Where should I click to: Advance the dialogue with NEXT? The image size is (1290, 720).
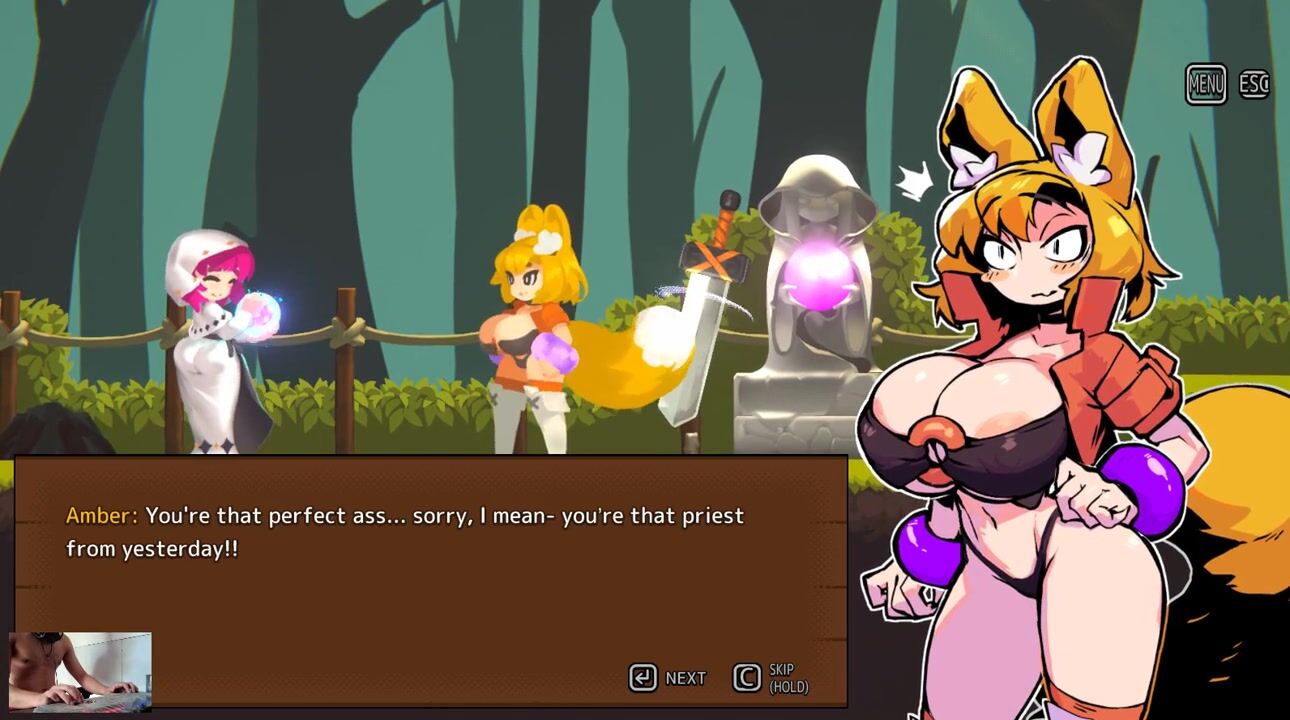(x=667, y=678)
